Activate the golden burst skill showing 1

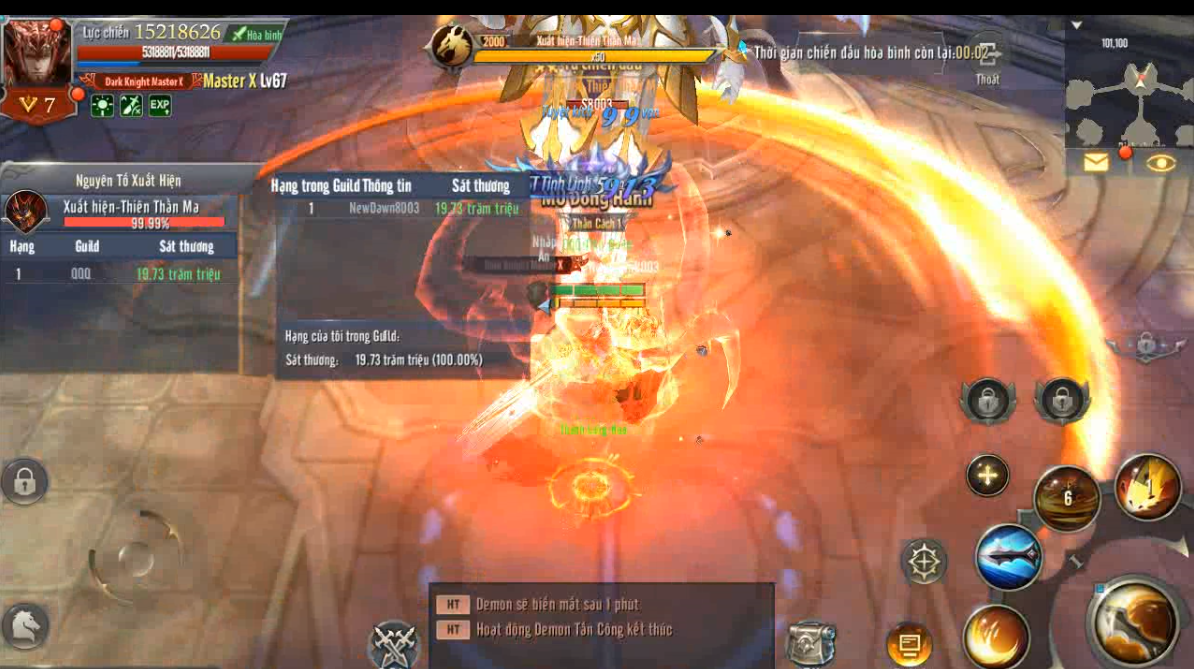coord(1147,487)
